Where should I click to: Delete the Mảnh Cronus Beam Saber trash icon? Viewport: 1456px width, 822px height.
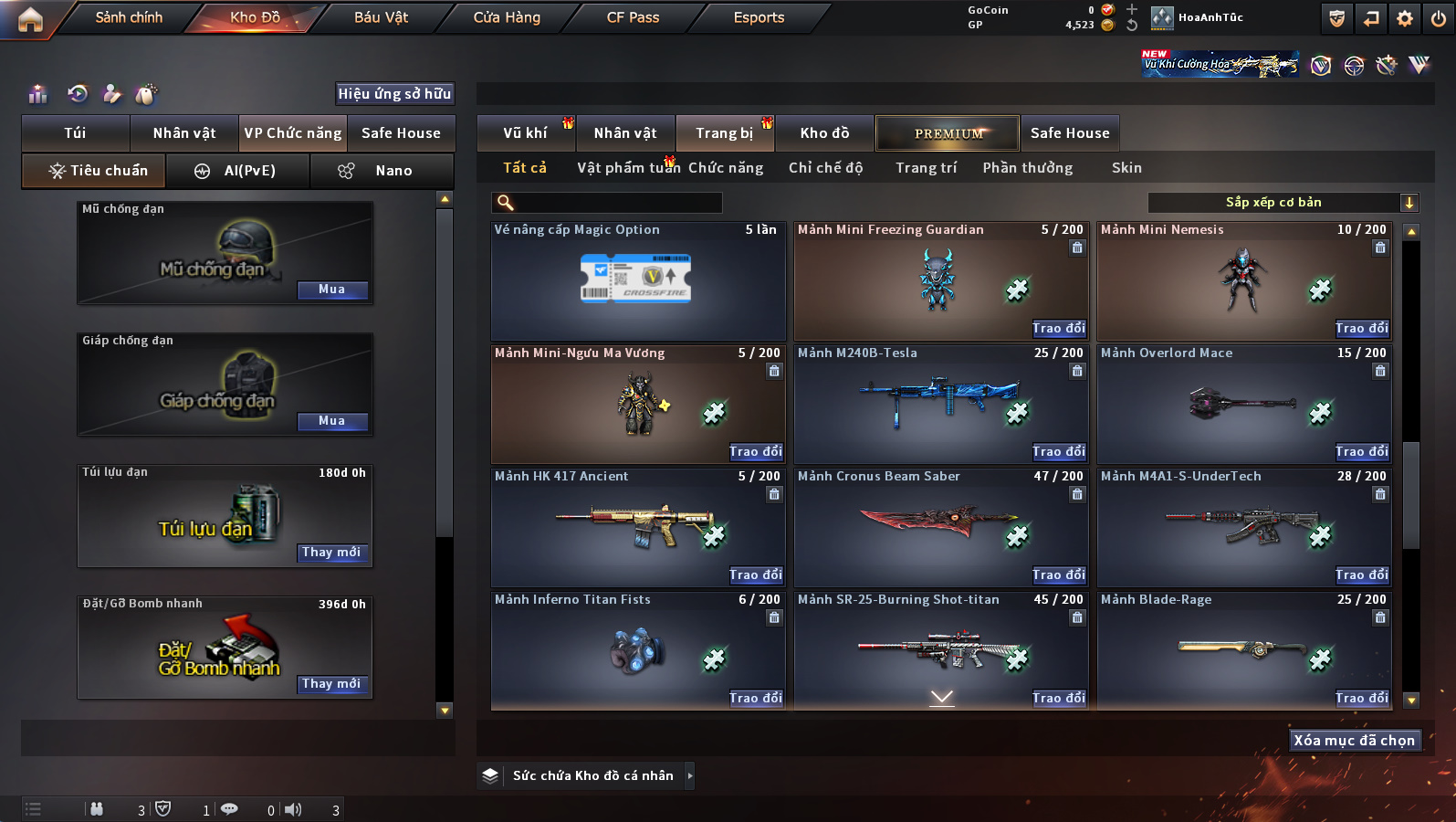pos(1077,494)
